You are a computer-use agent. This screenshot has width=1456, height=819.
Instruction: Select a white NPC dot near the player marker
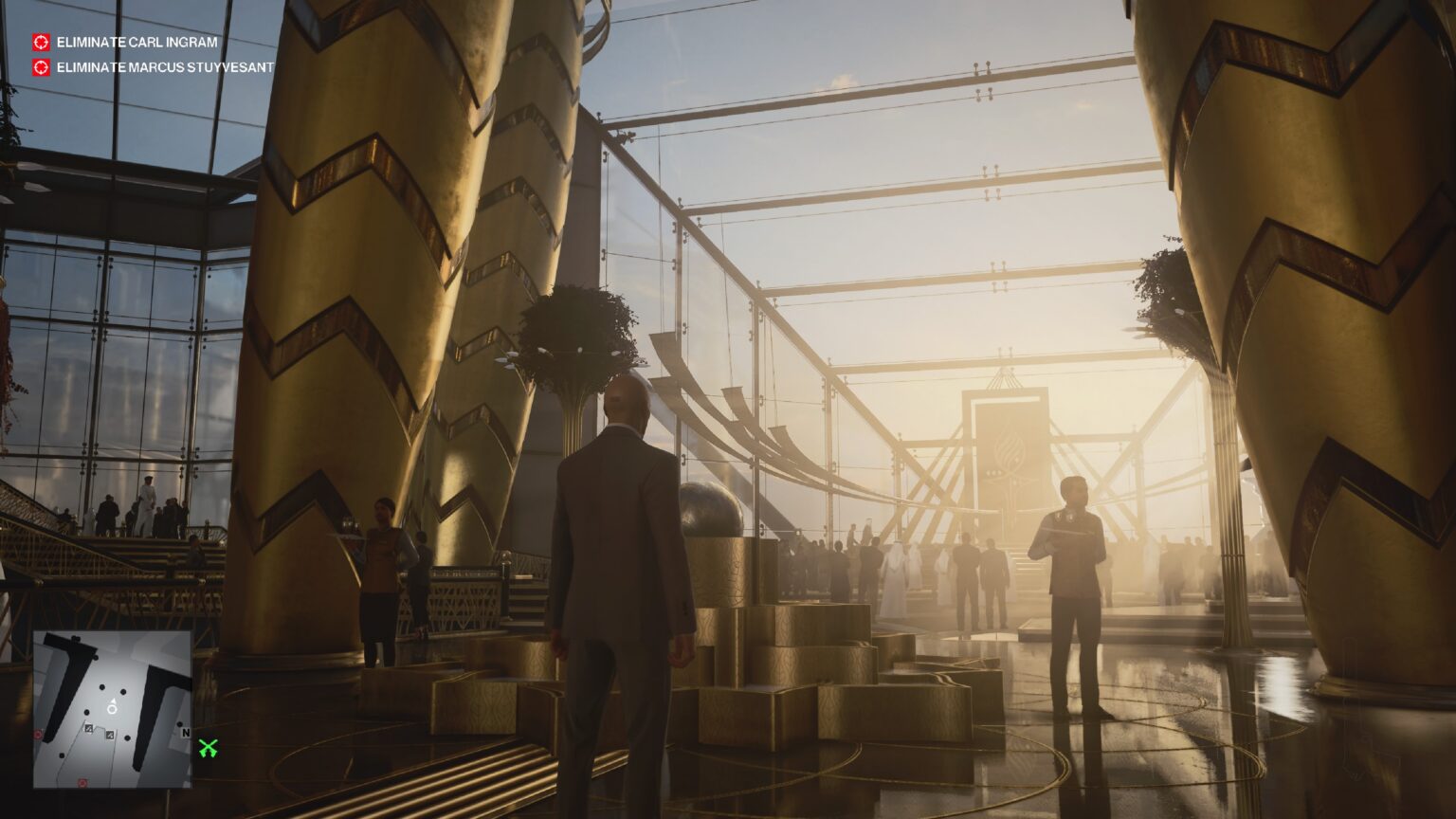click(102, 686)
